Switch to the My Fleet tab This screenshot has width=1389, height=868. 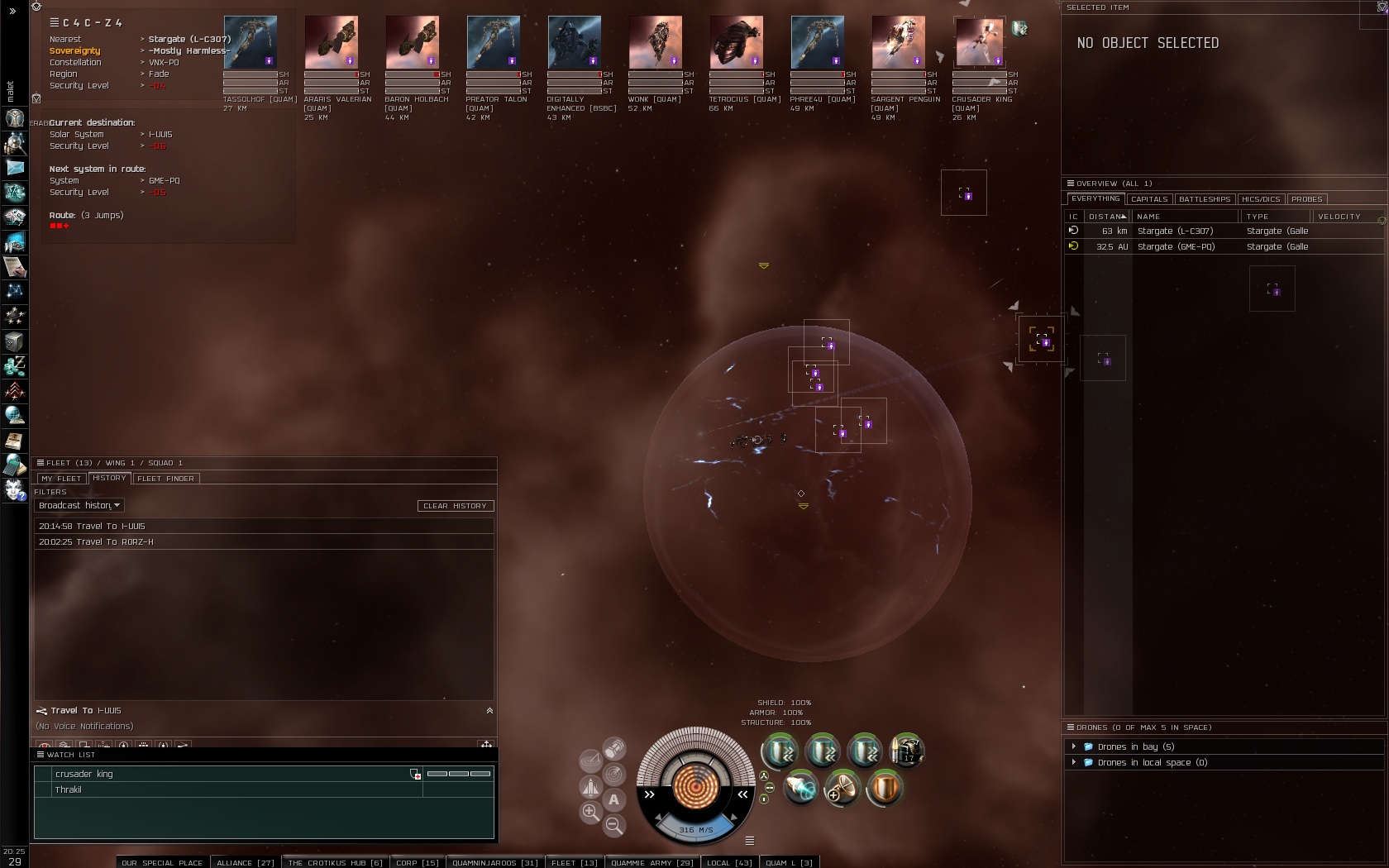point(61,479)
